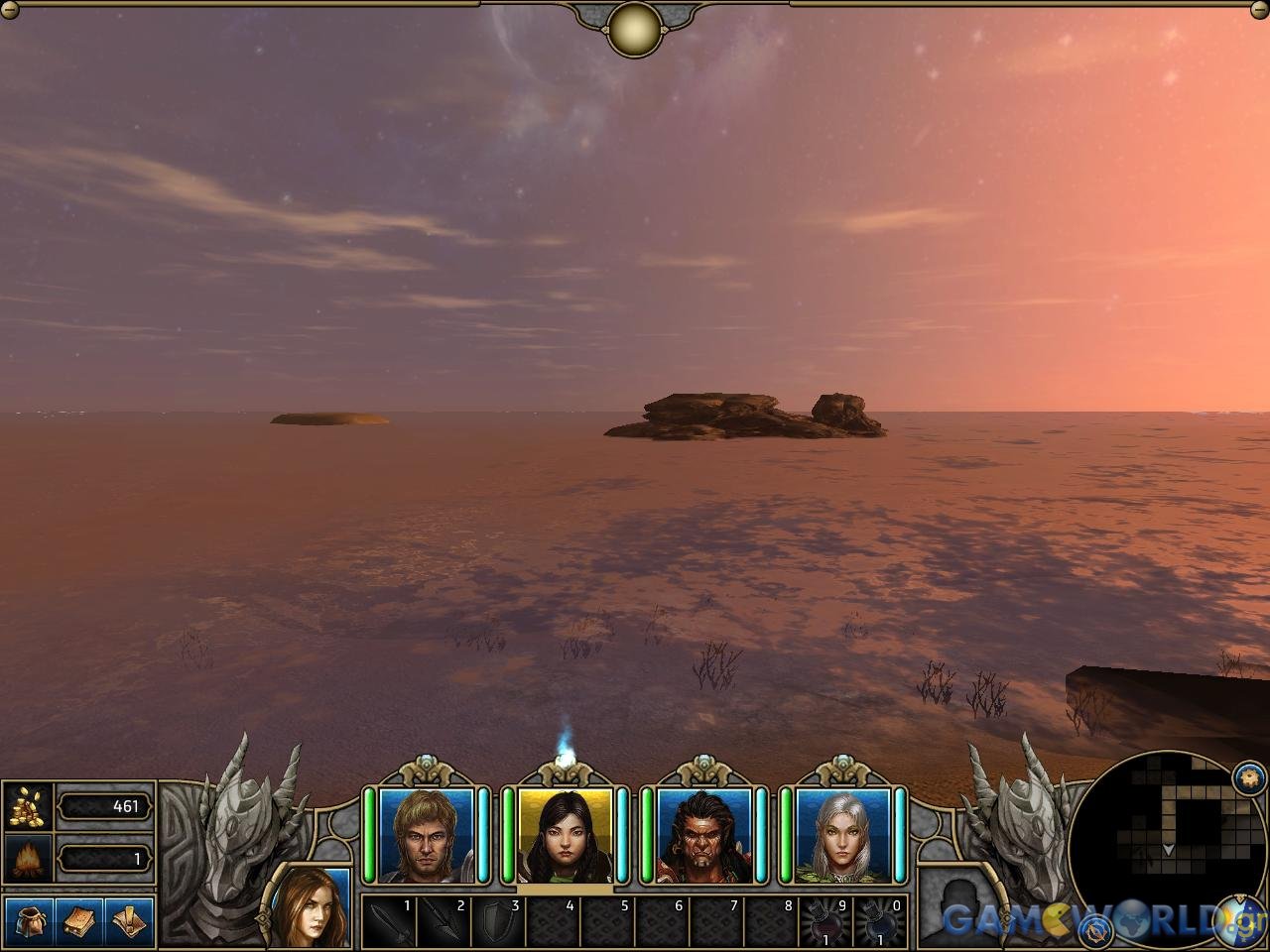Select the silver-haired elf hero portrait
1270x952 pixels.
[843, 835]
